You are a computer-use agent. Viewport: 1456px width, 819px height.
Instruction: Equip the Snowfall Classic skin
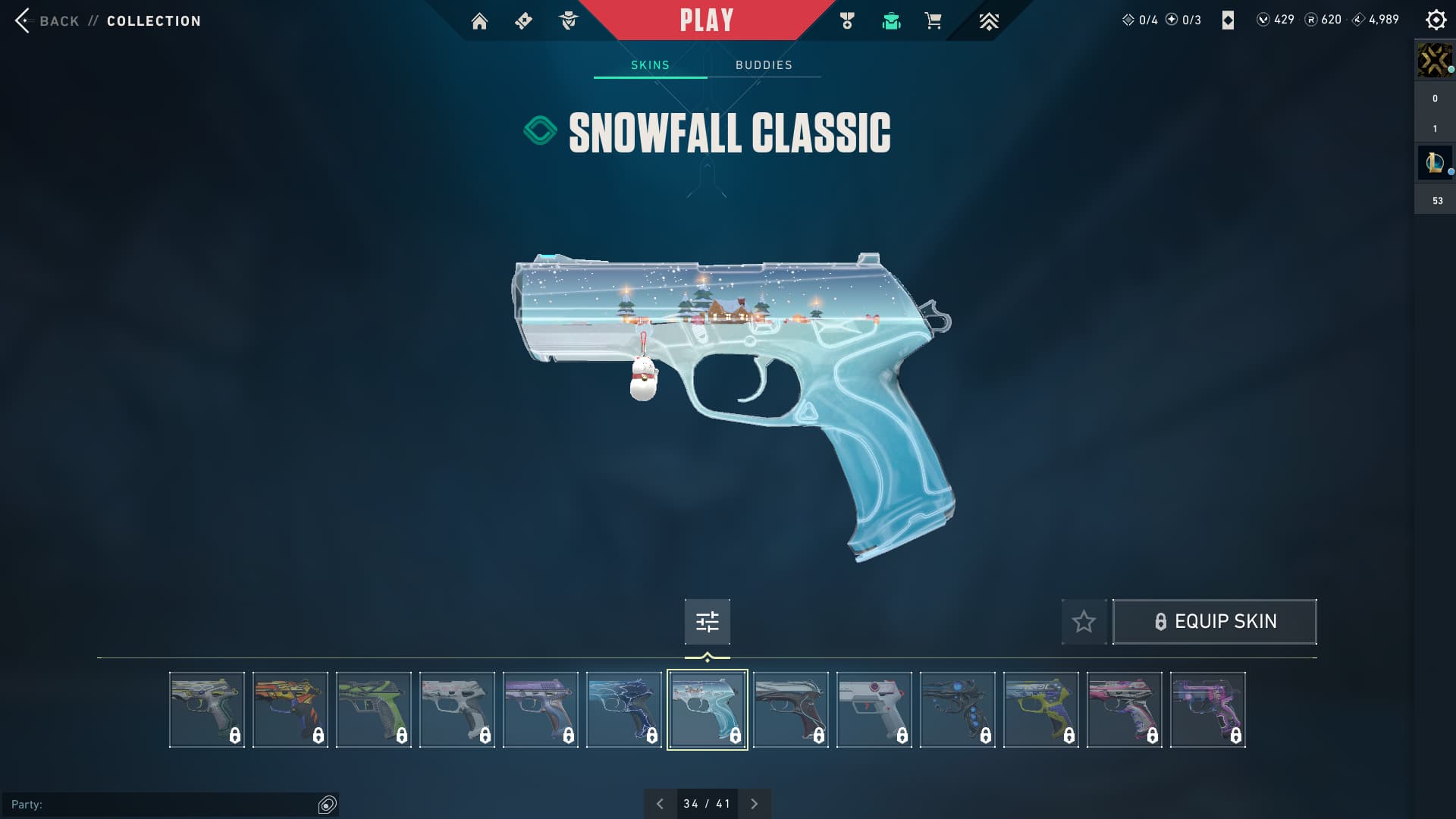(1214, 622)
